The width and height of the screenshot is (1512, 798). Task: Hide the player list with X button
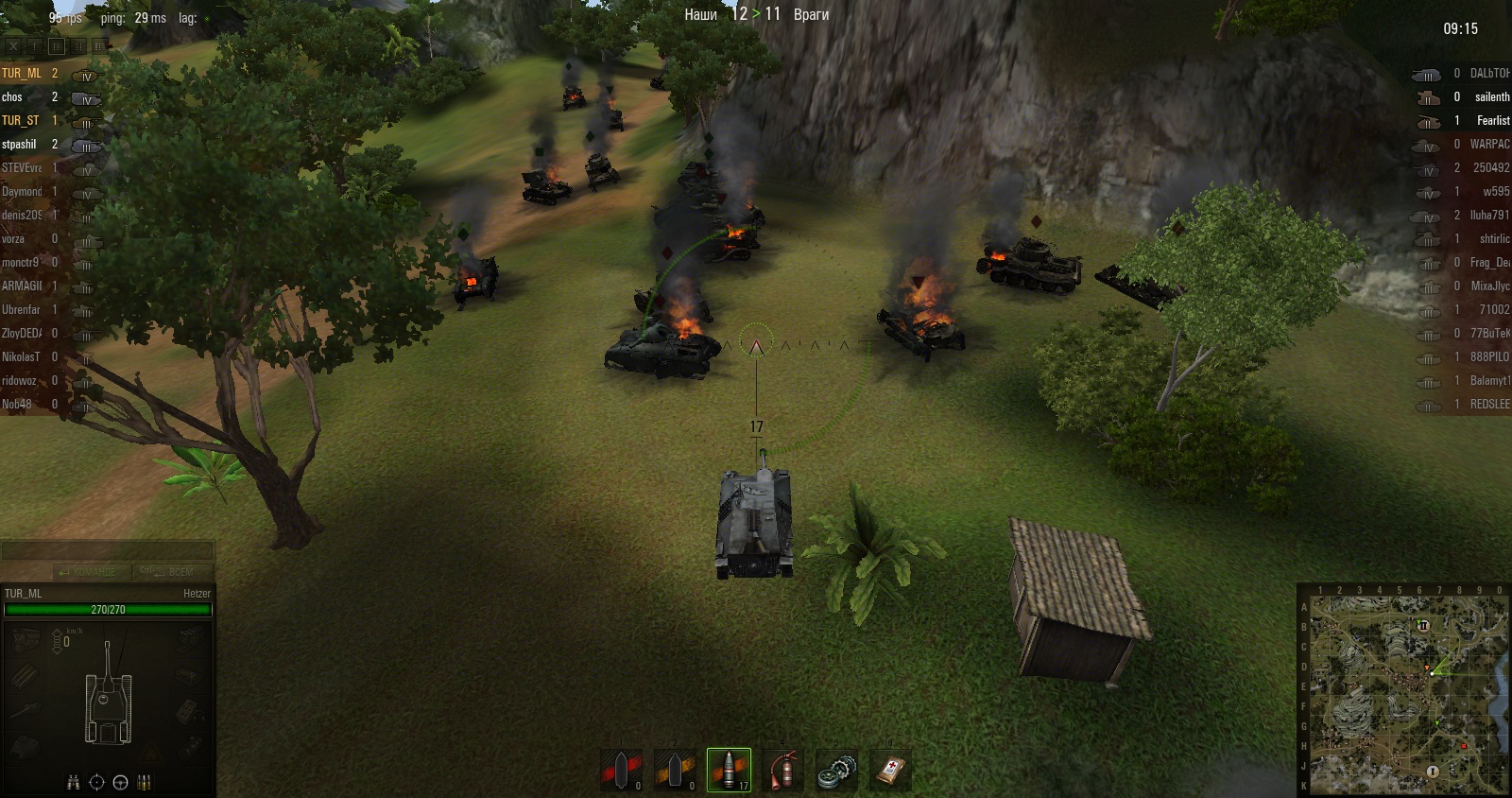(13, 45)
